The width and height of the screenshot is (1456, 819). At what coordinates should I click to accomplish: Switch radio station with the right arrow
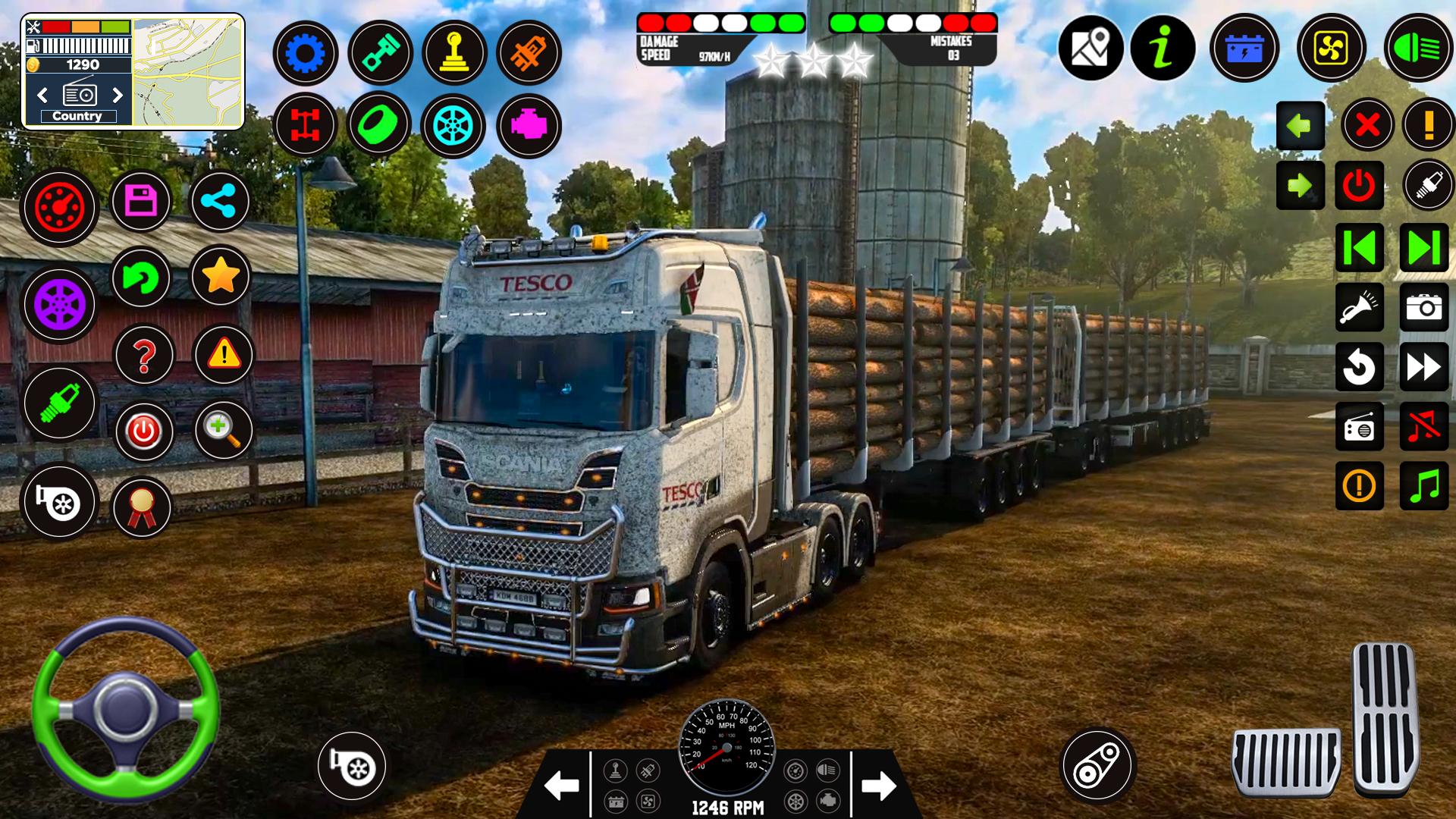[x=118, y=95]
